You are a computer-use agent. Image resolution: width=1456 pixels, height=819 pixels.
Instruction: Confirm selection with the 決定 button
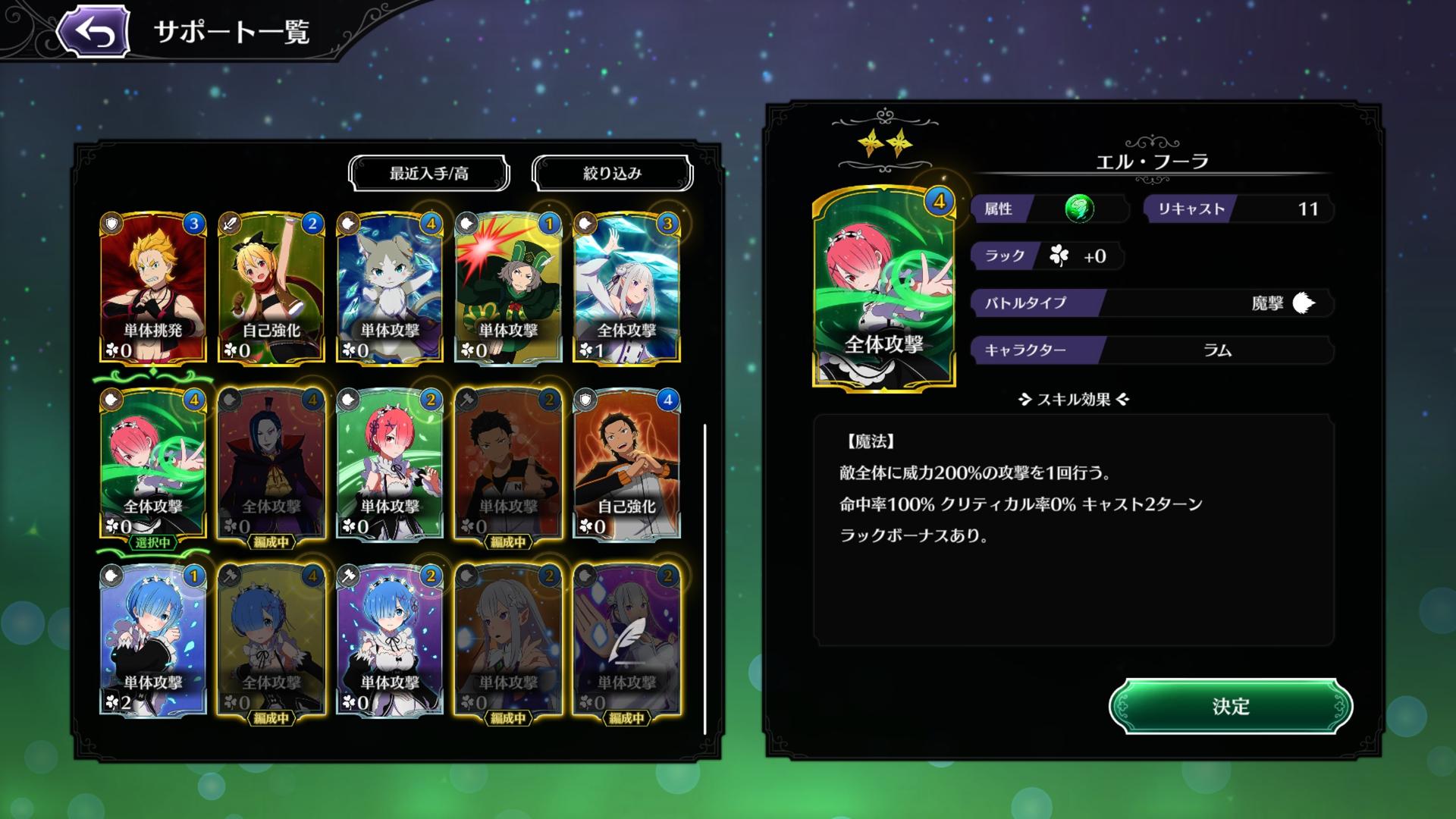coord(1230,706)
